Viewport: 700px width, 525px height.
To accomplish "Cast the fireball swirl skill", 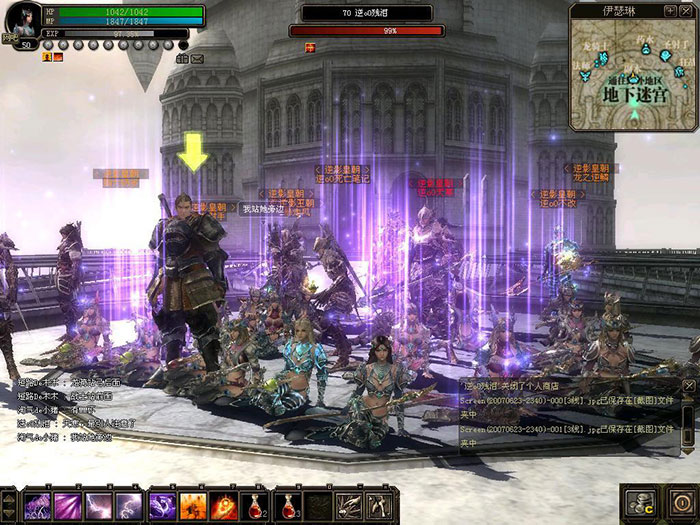I will tap(224, 506).
